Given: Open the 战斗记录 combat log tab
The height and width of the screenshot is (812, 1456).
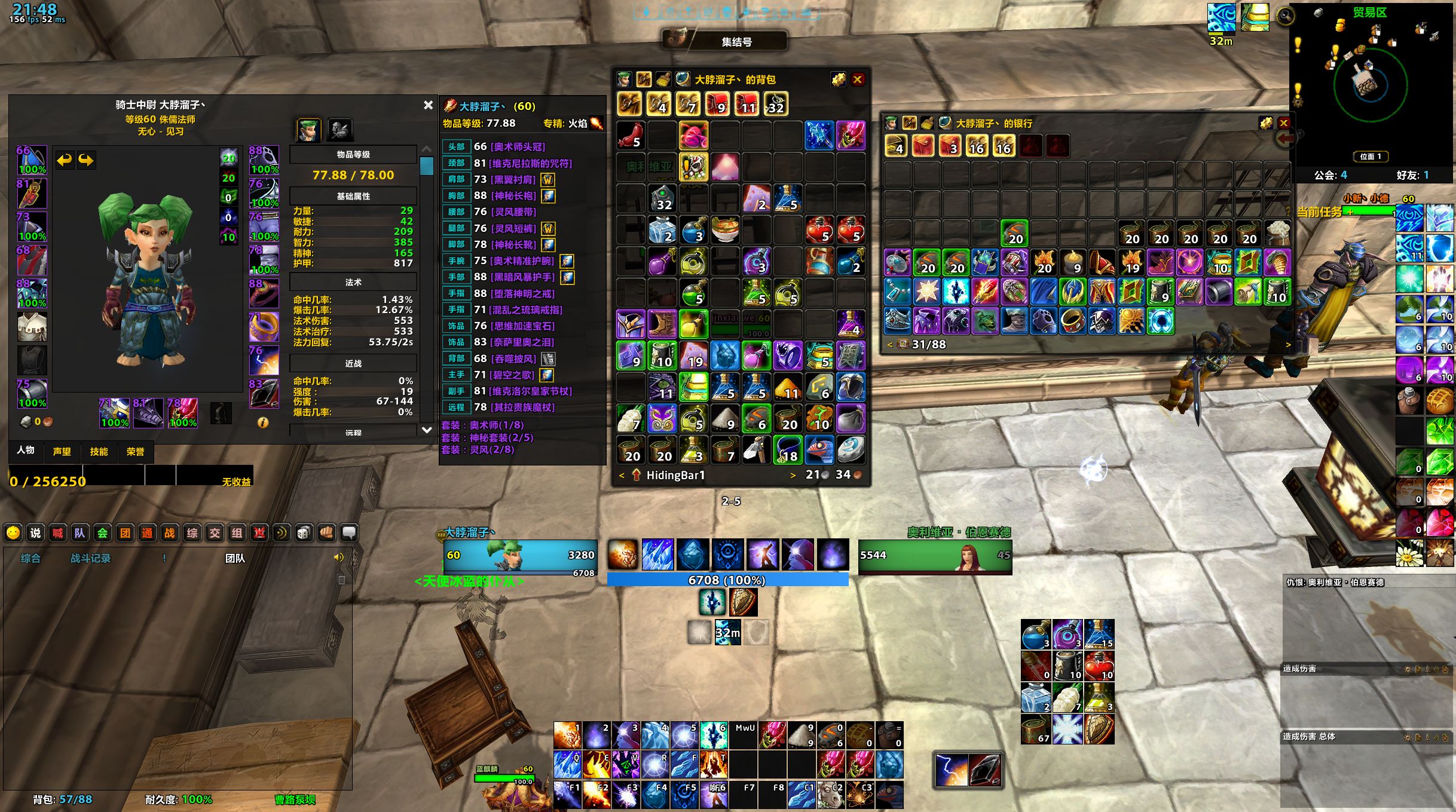Looking at the screenshot, I should pos(91,558).
